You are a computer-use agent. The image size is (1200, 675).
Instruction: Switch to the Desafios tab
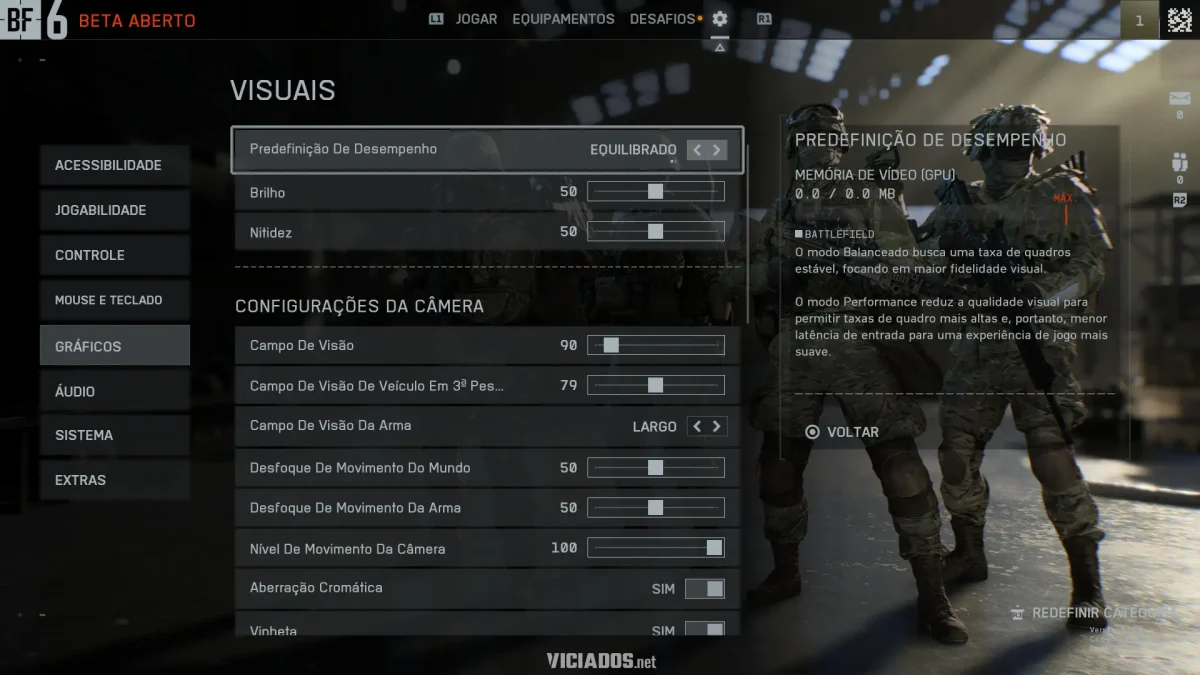tap(662, 19)
